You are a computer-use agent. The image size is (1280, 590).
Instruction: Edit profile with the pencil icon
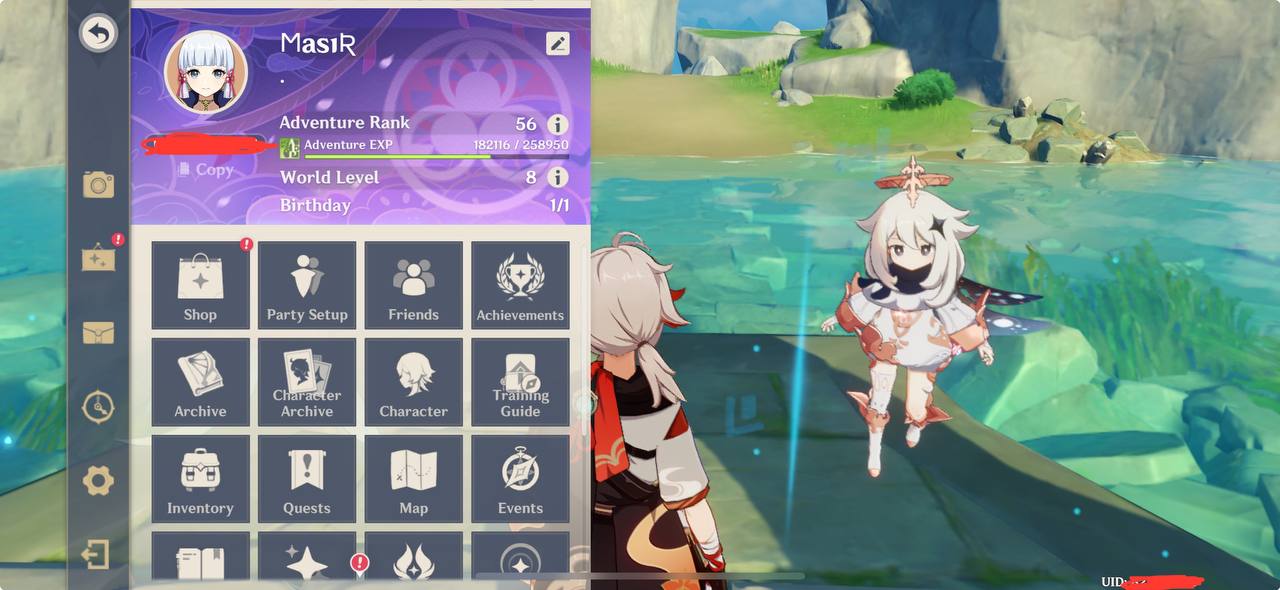coord(557,43)
